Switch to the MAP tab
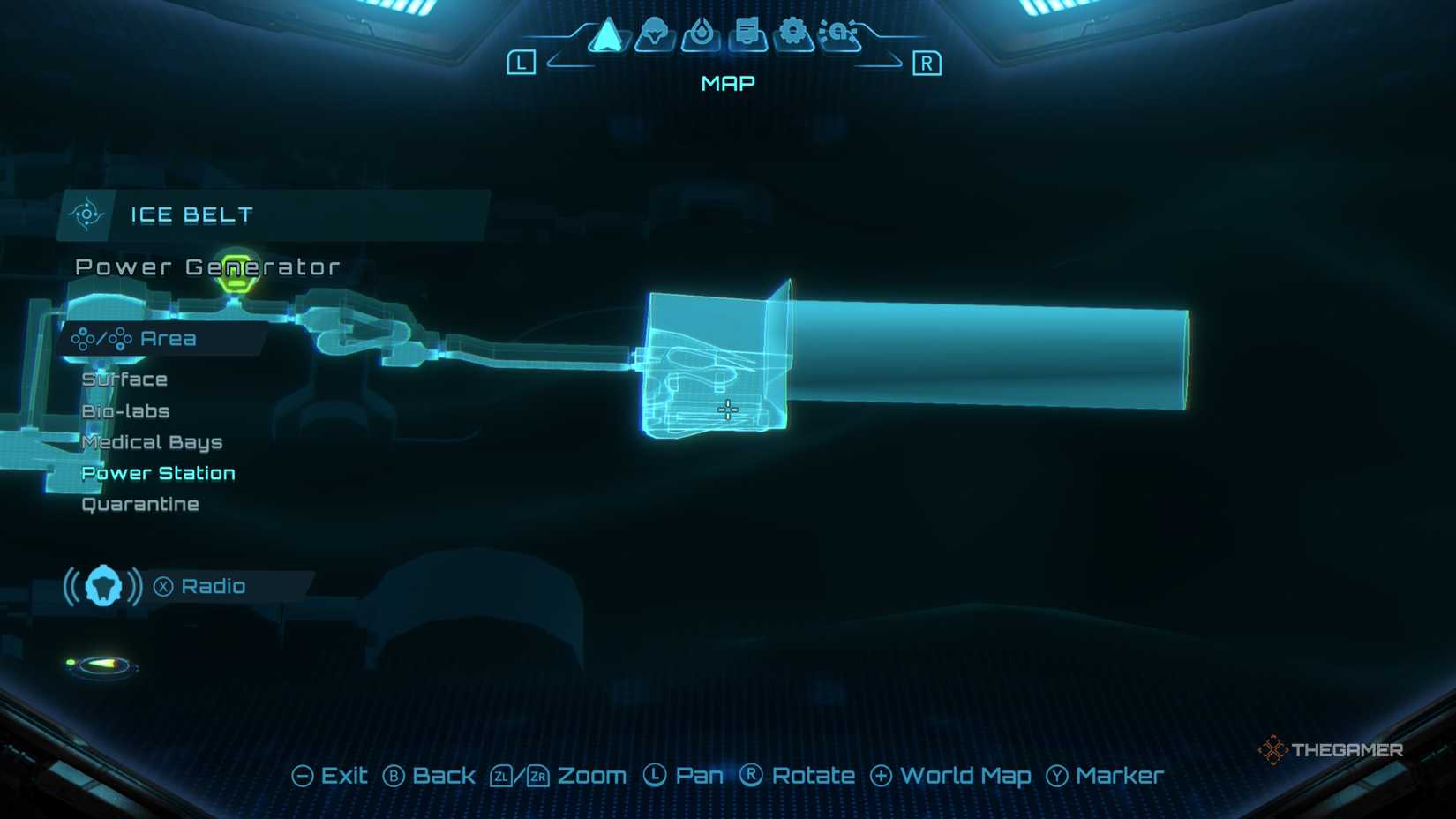Viewport: 1456px width, 819px height. [x=726, y=82]
